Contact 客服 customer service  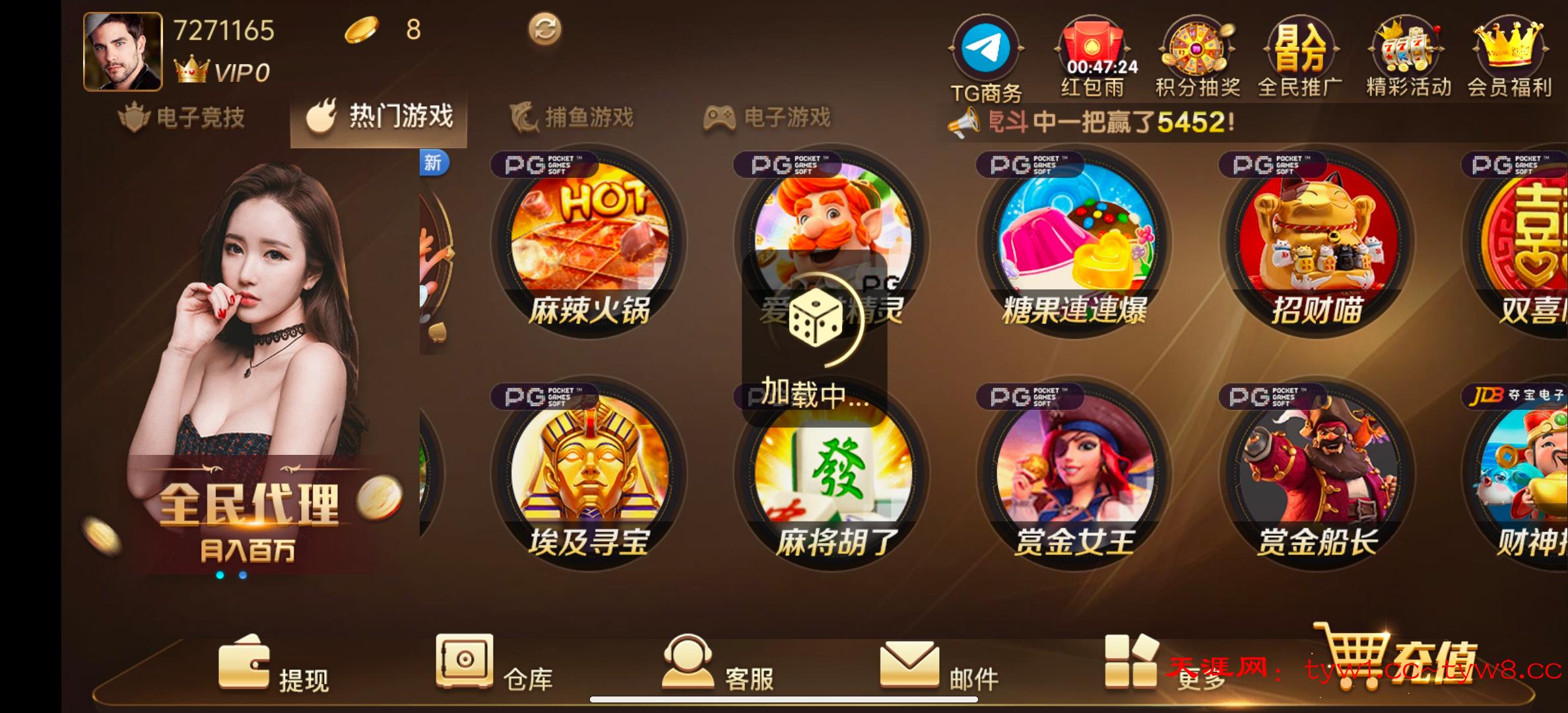tap(719, 667)
